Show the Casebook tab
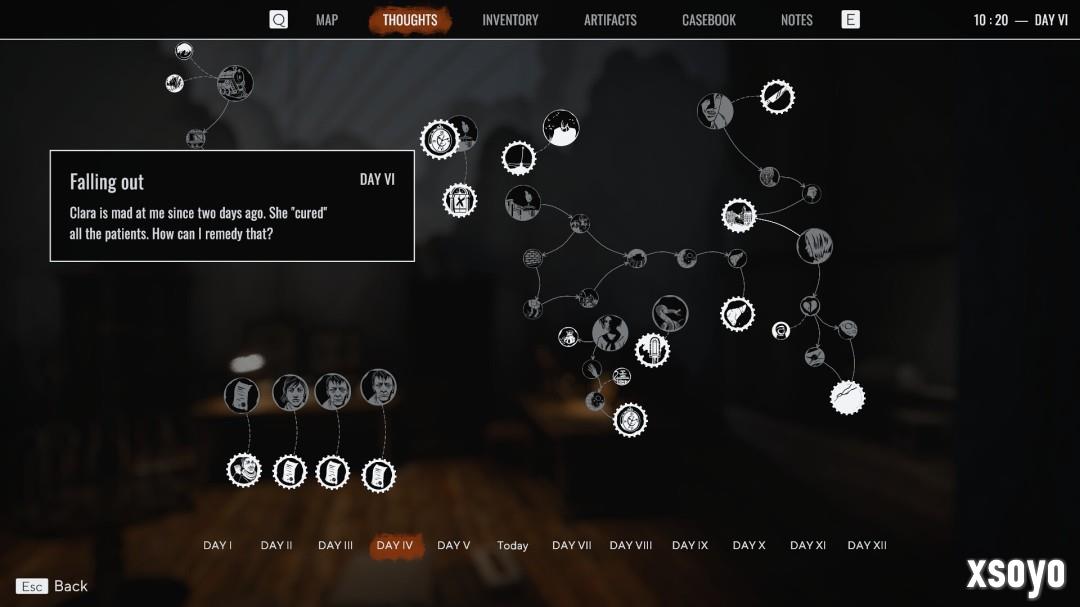 (709, 20)
